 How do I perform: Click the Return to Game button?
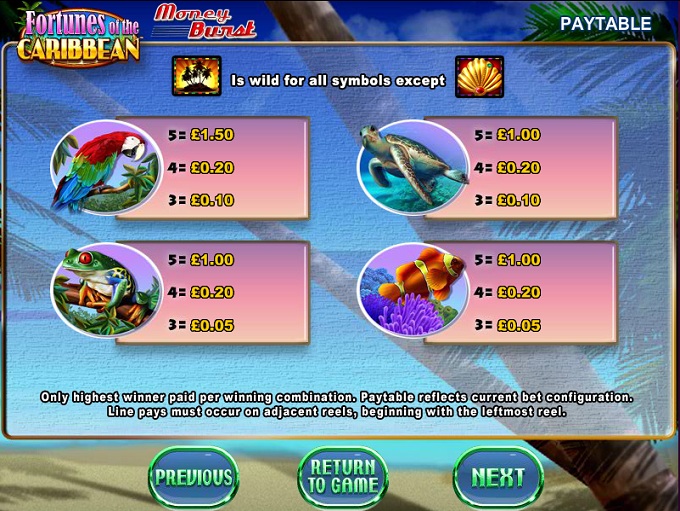[x=342, y=477]
